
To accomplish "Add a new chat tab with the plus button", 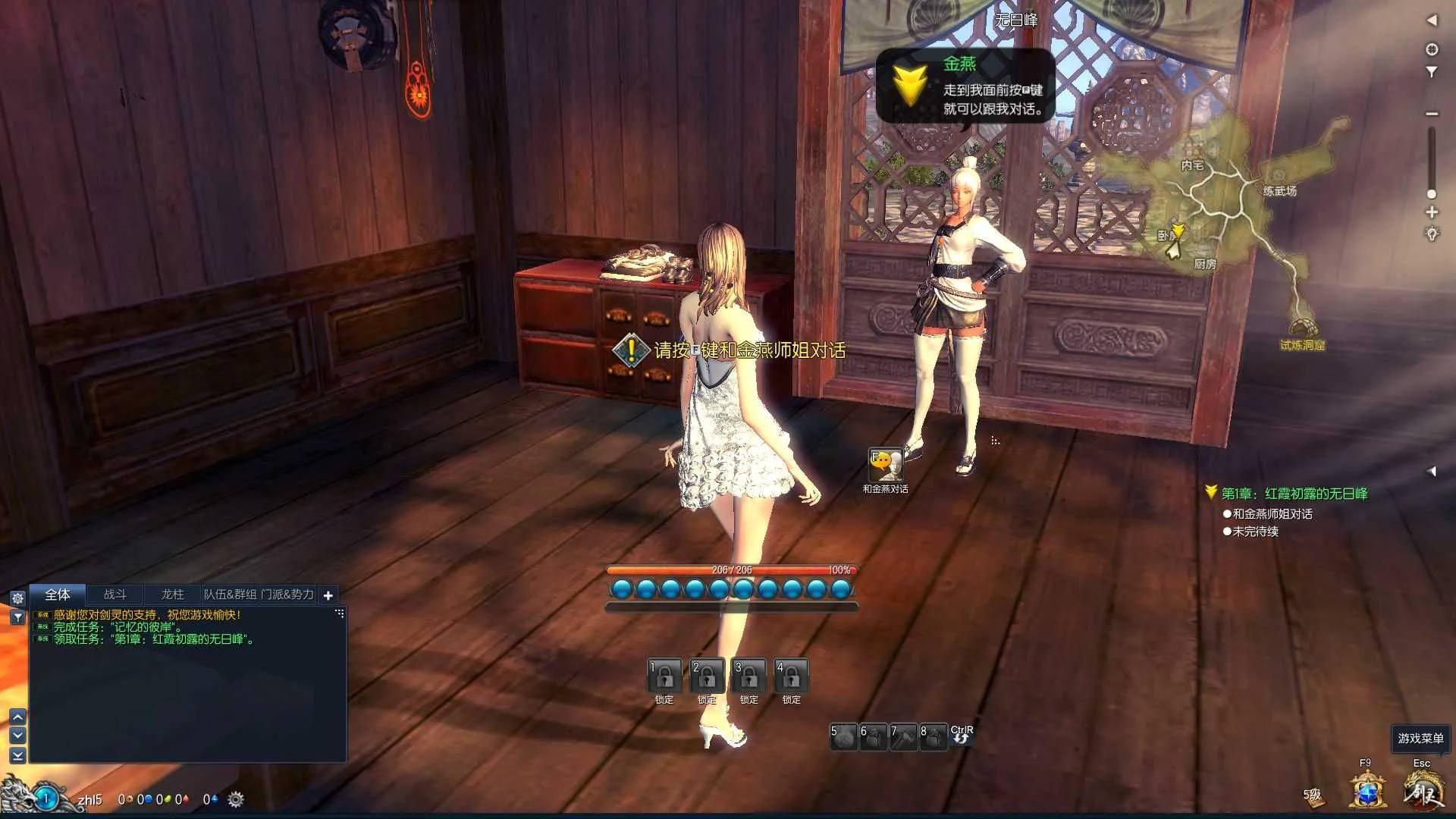I will (x=328, y=595).
